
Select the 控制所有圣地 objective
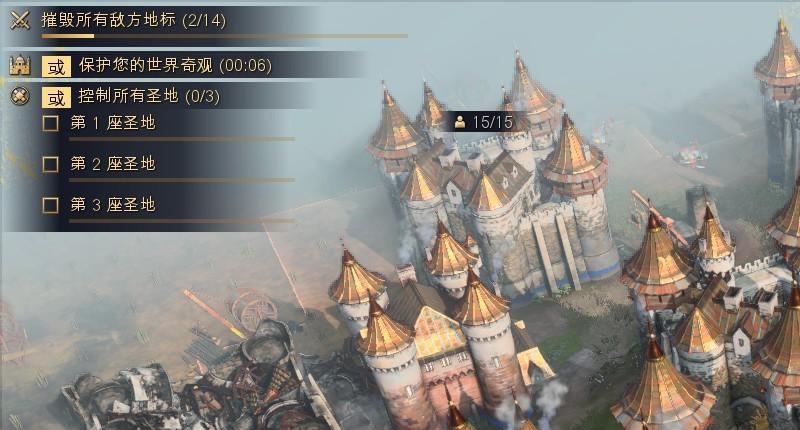click(149, 97)
